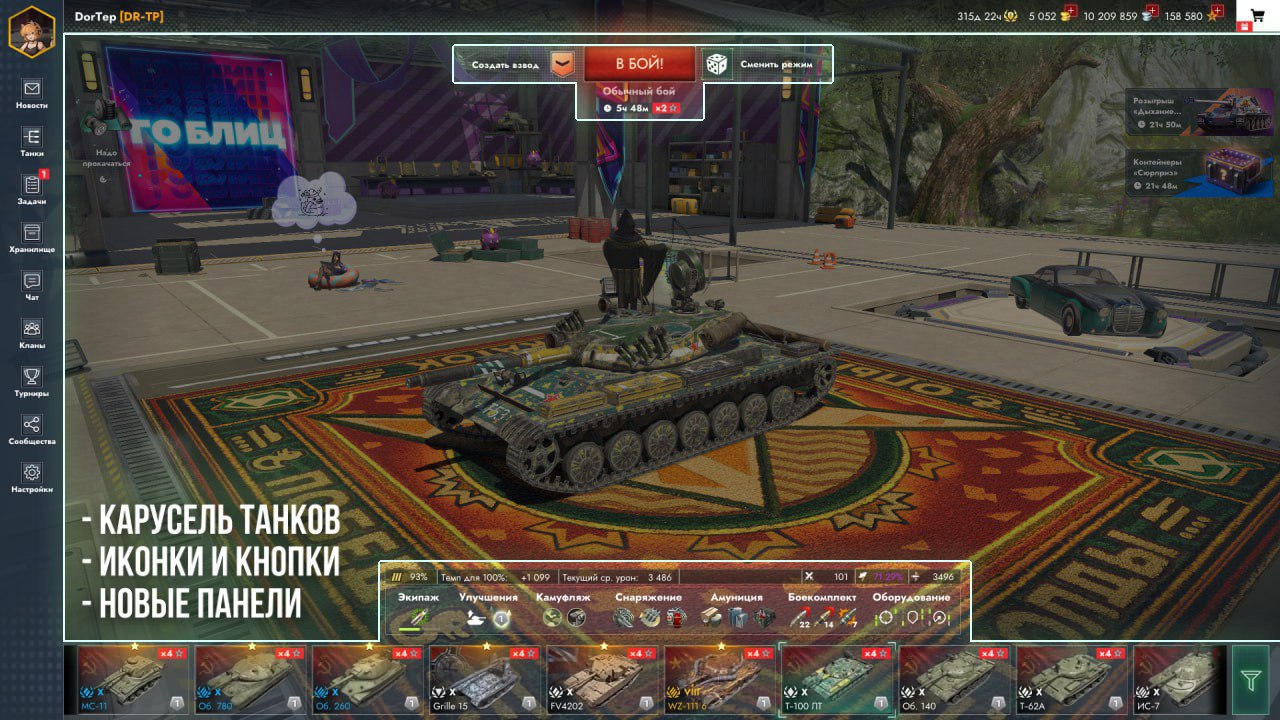This screenshot has height=720, width=1280.
Task: Open the Танки tanks menu
Action: pos(32,142)
